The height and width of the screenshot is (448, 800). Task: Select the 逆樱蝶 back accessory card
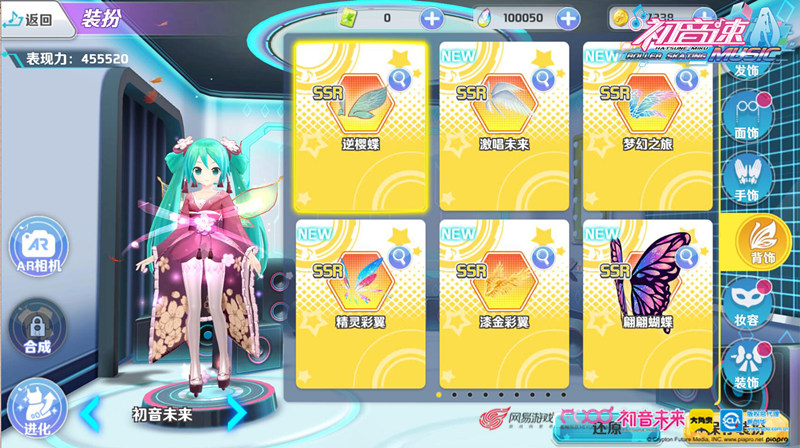click(x=359, y=124)
